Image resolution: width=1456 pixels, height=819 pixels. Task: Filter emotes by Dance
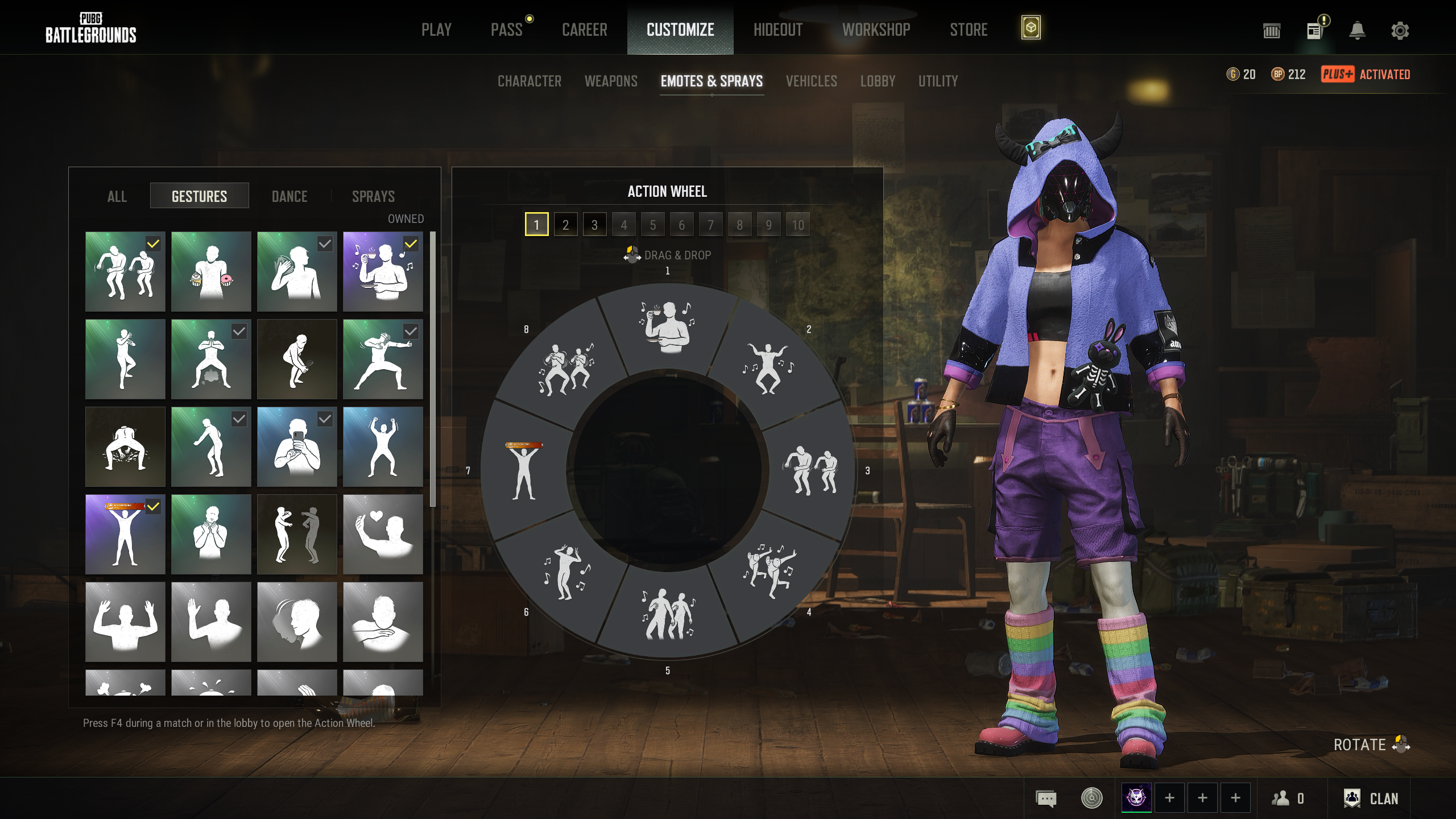coord(289,196)
